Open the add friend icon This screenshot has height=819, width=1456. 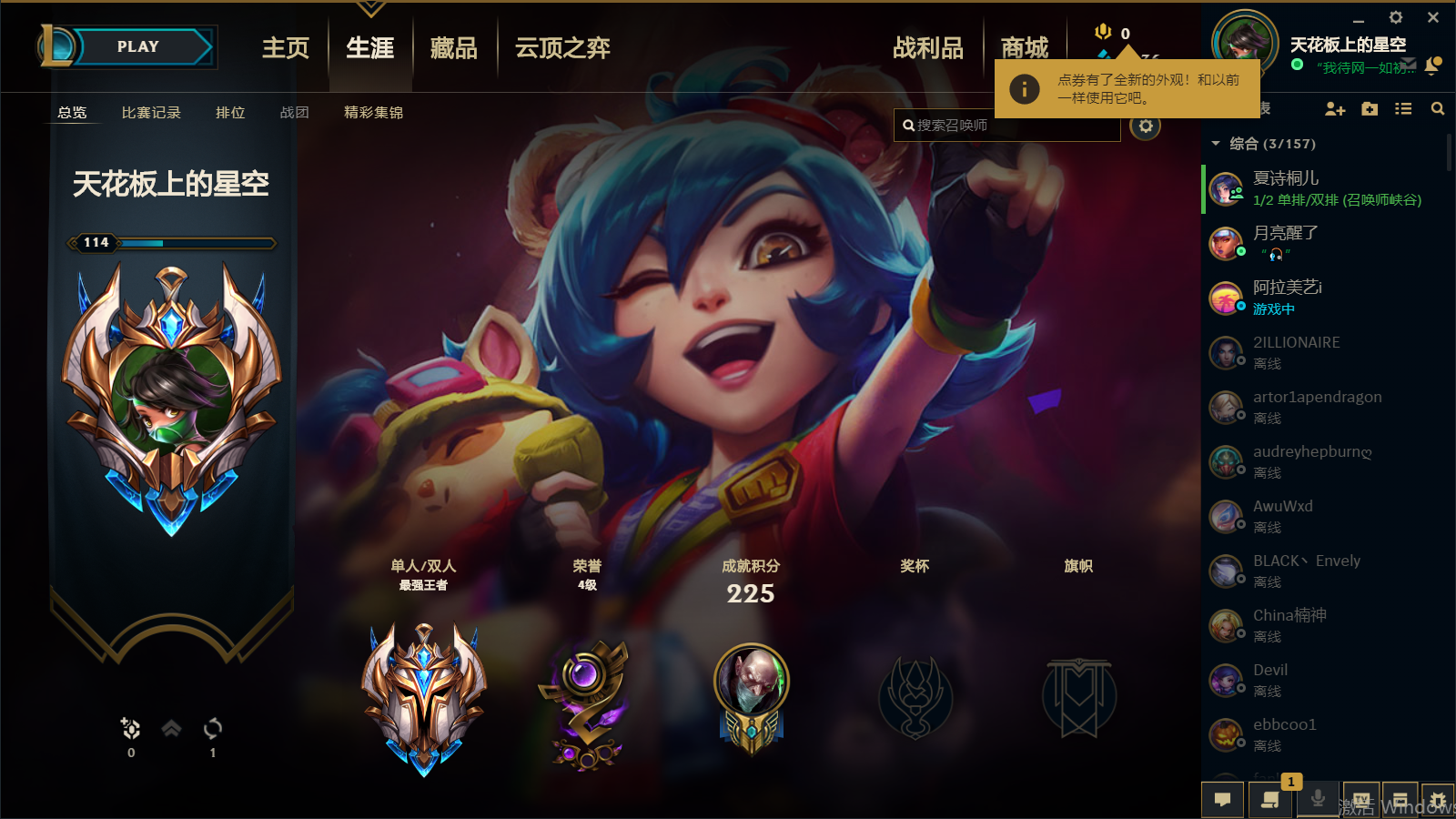tap(1335, 108)
